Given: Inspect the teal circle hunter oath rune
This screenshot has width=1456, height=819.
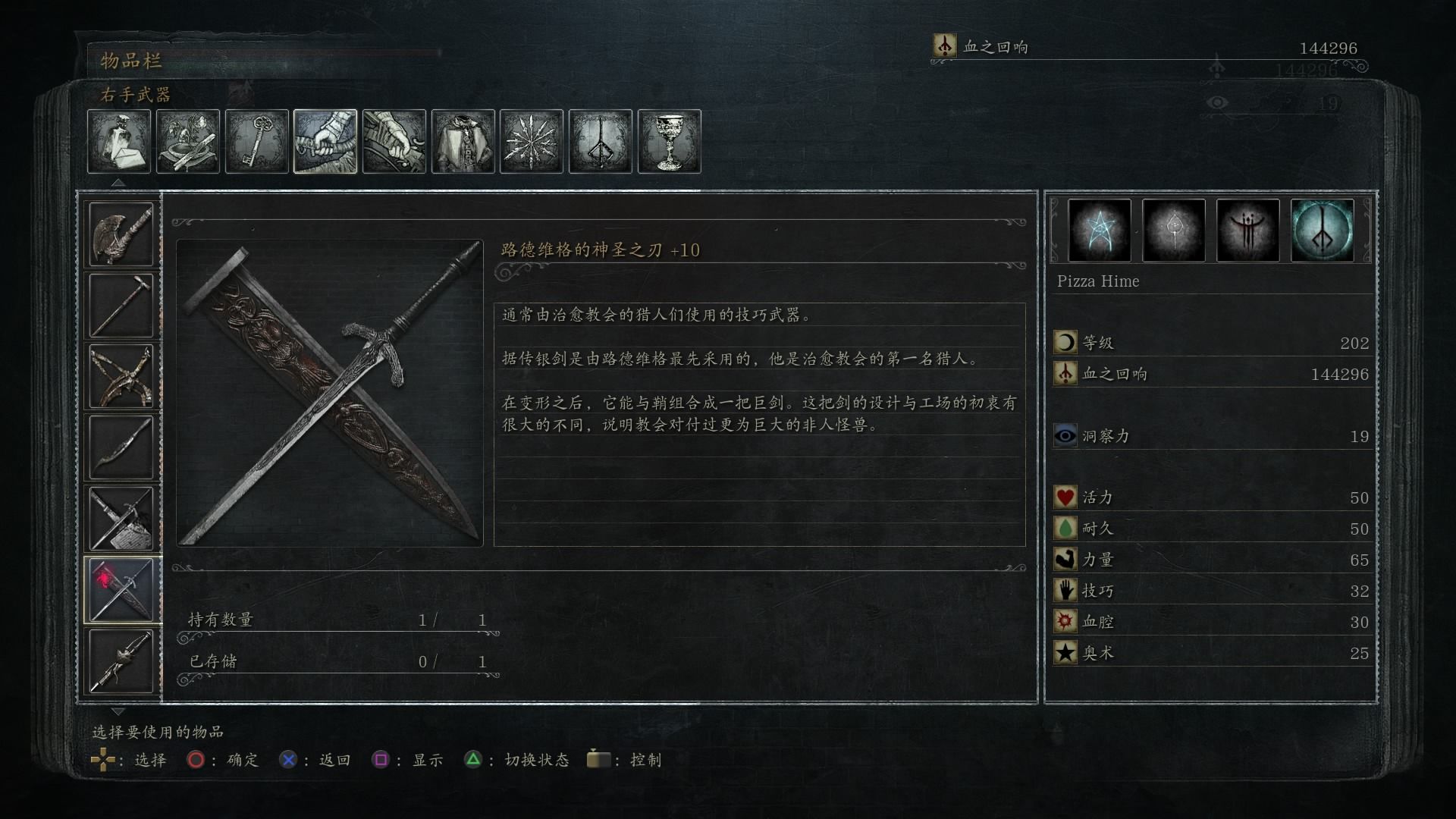Looking at the screenshot, I should point(1323,231).
